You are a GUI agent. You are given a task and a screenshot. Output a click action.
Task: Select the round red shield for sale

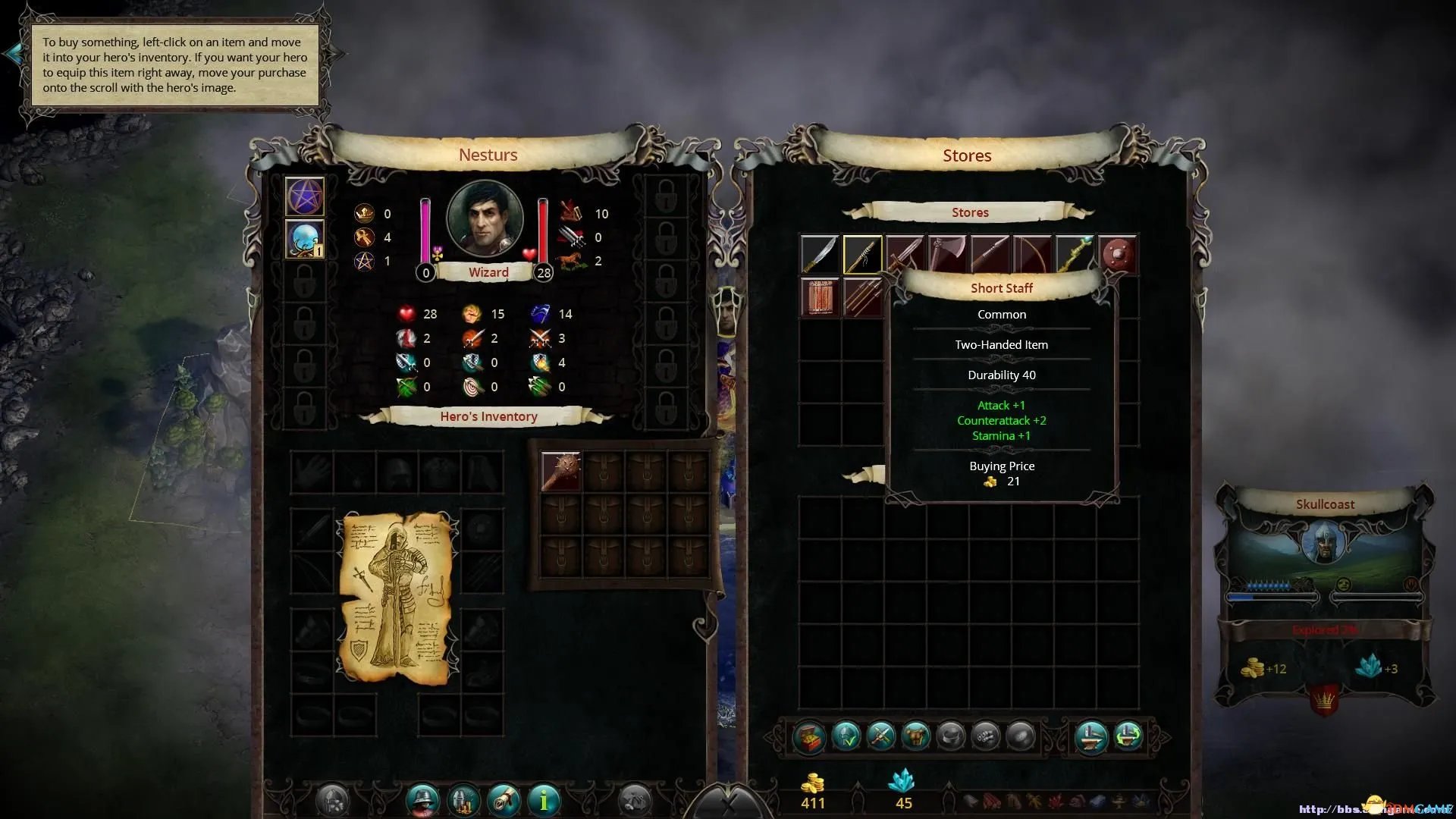coord(1117,255)
